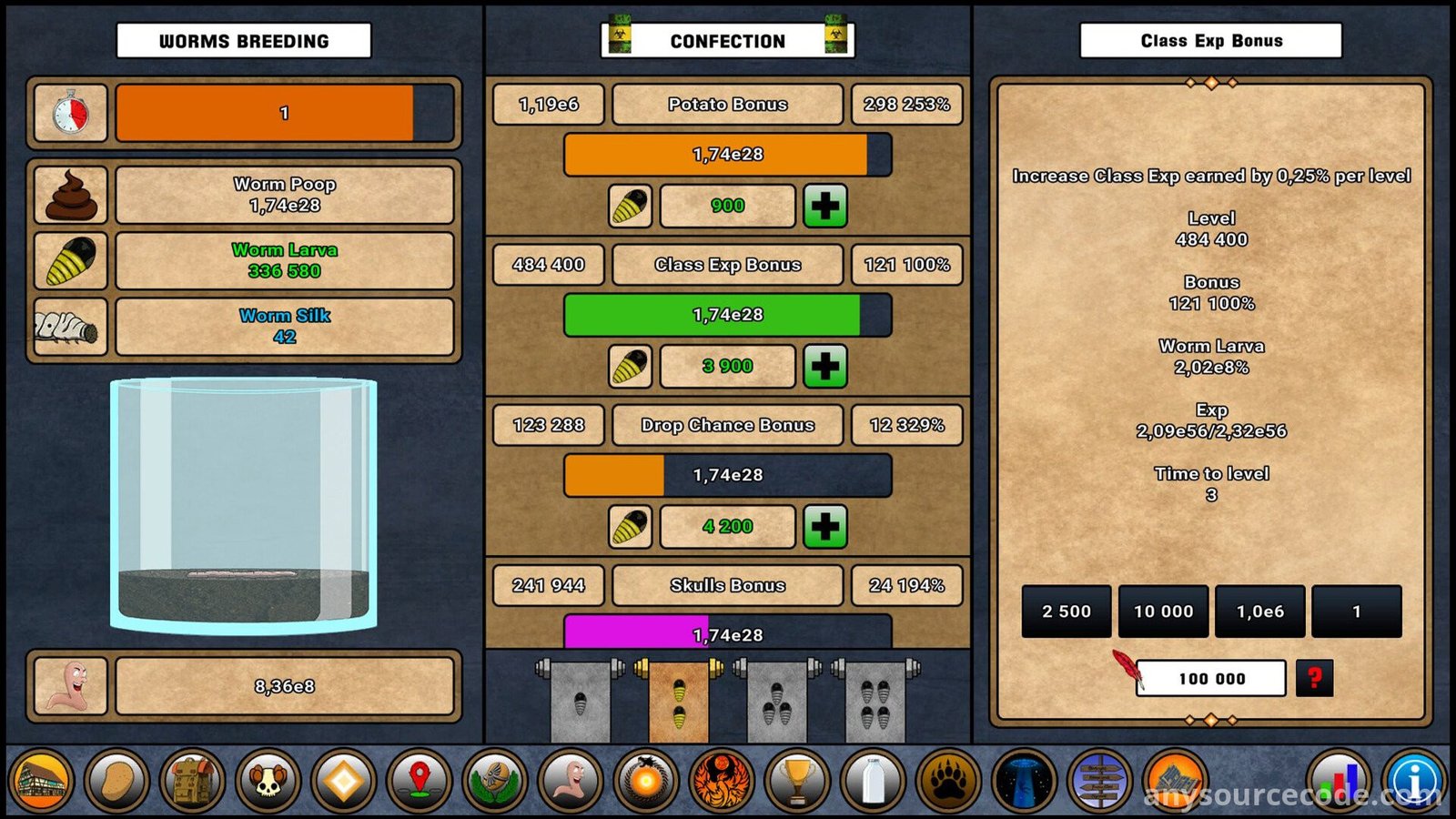The width and height of the screenshot is (1456, 819).
Task: Open the paw print menu icon
Action: (948, 781)
